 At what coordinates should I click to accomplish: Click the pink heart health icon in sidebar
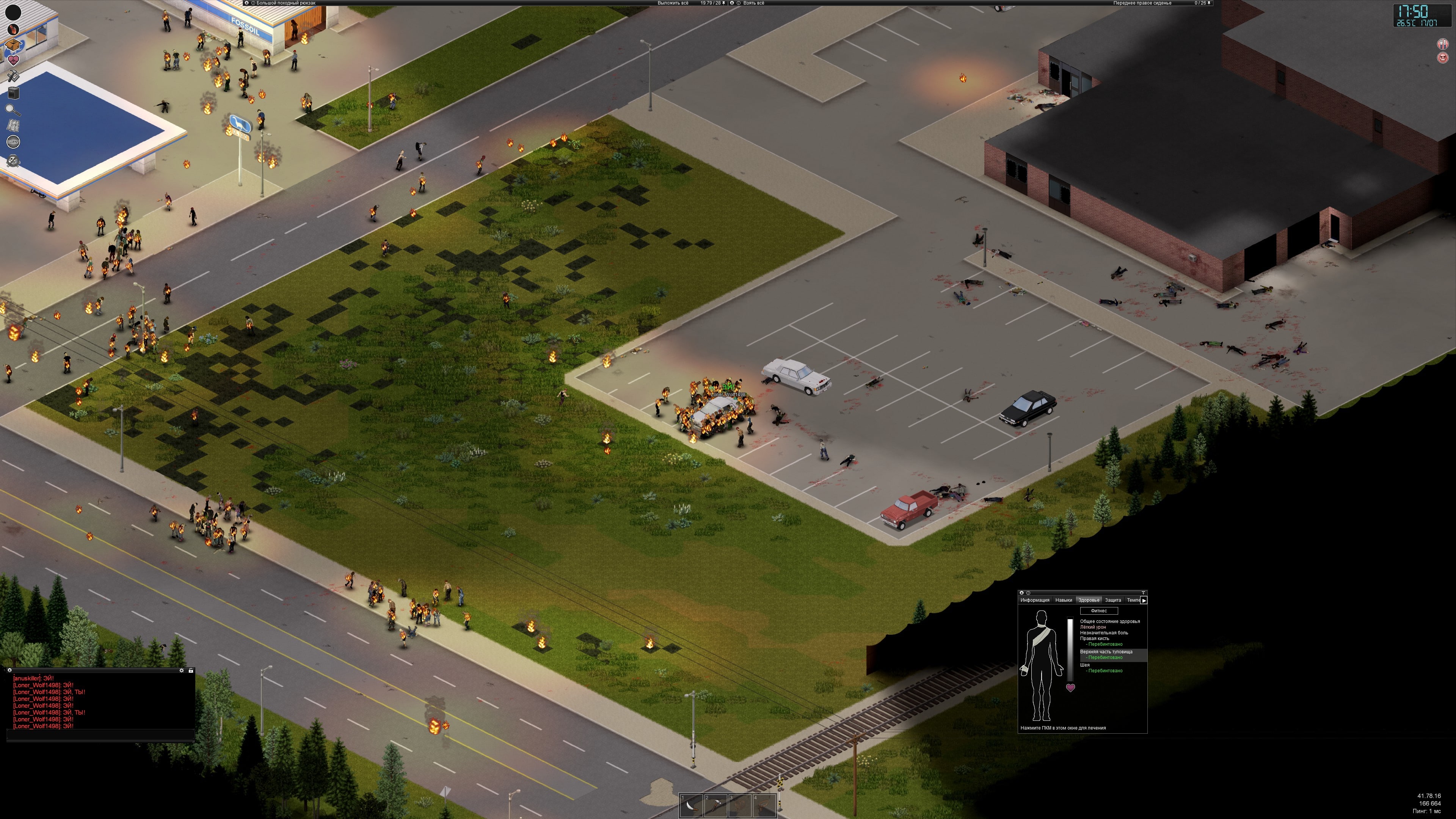pyautogui.click(x=13, y=60)
